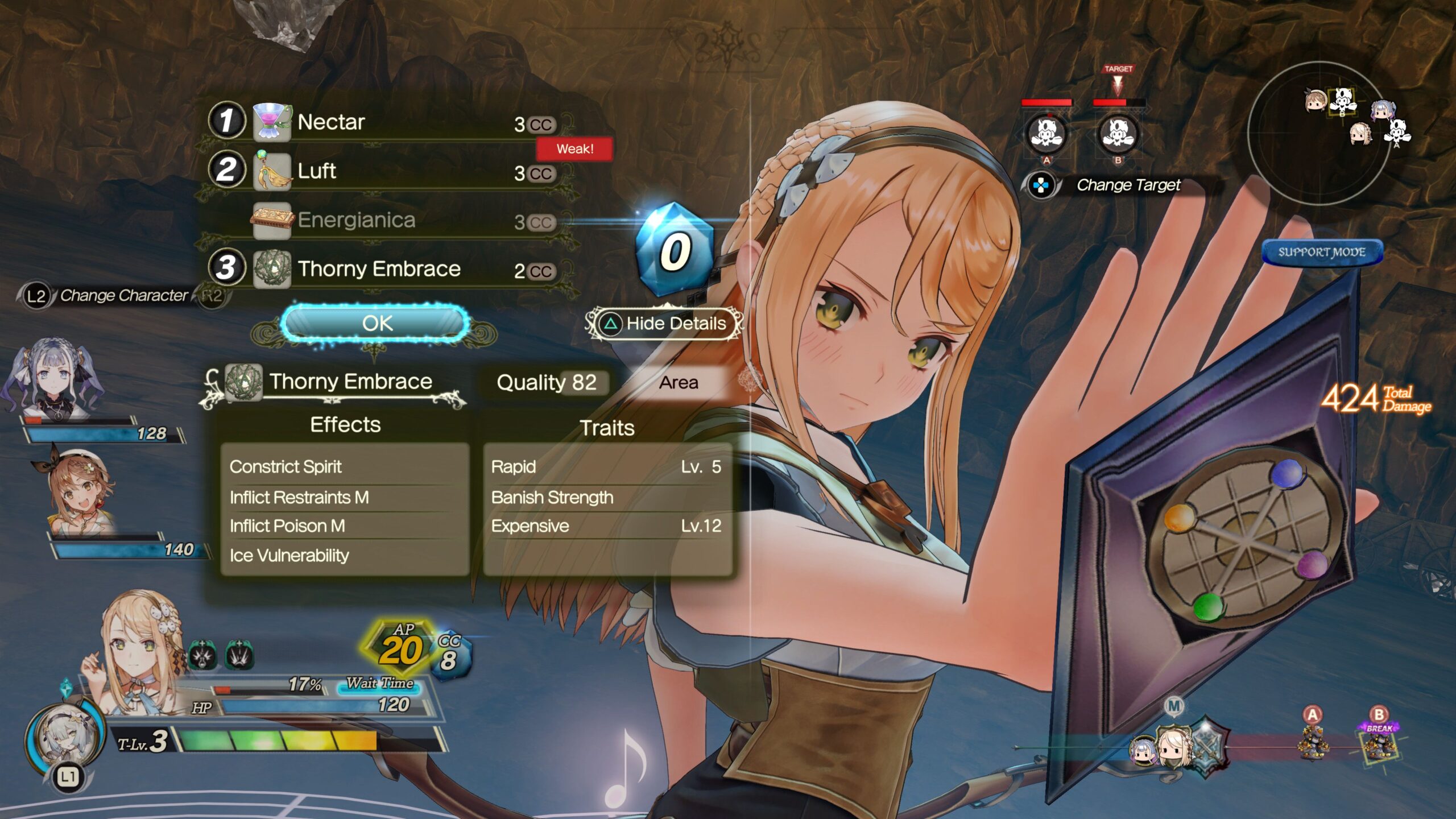The height and width of the screenshot is (819, 1456).
Task: Click the BREAK enemy B timeline marker
Action: coord(1379,739)
